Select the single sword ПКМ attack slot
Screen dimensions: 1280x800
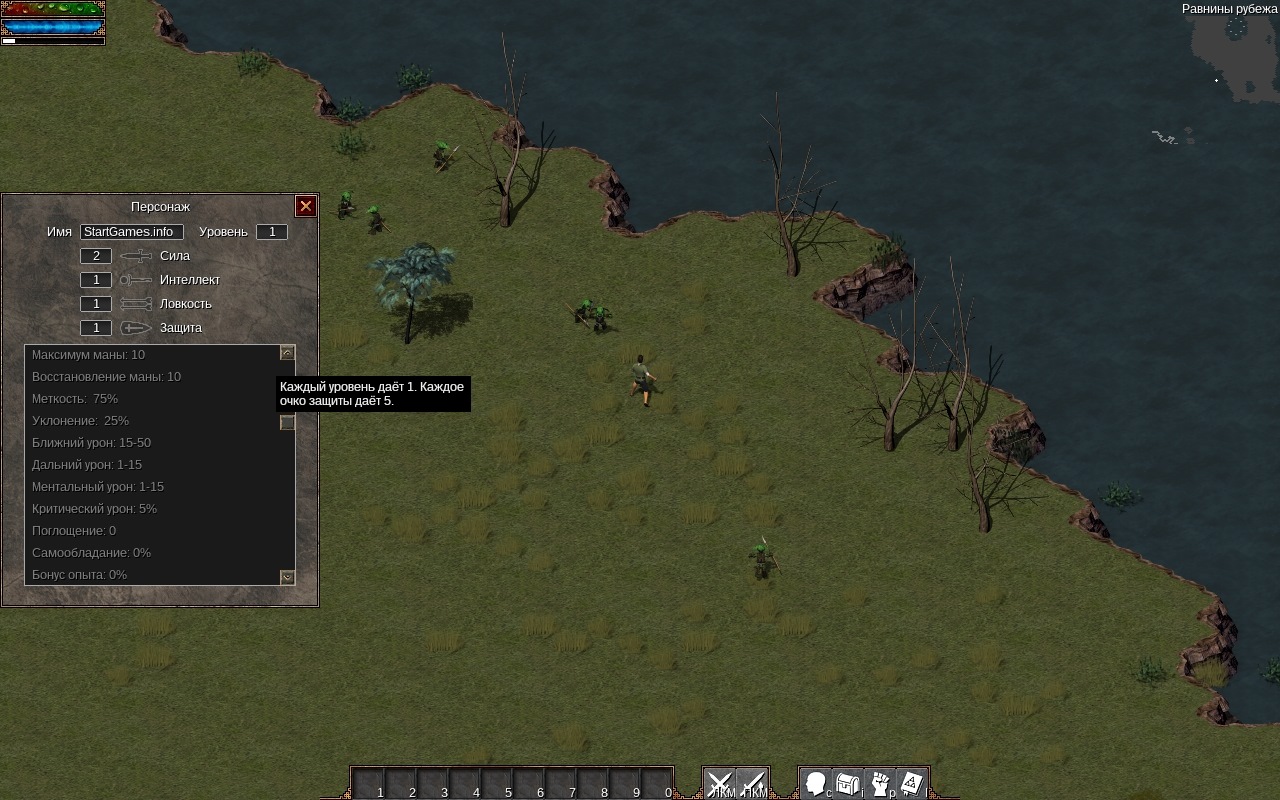(752, 783)
